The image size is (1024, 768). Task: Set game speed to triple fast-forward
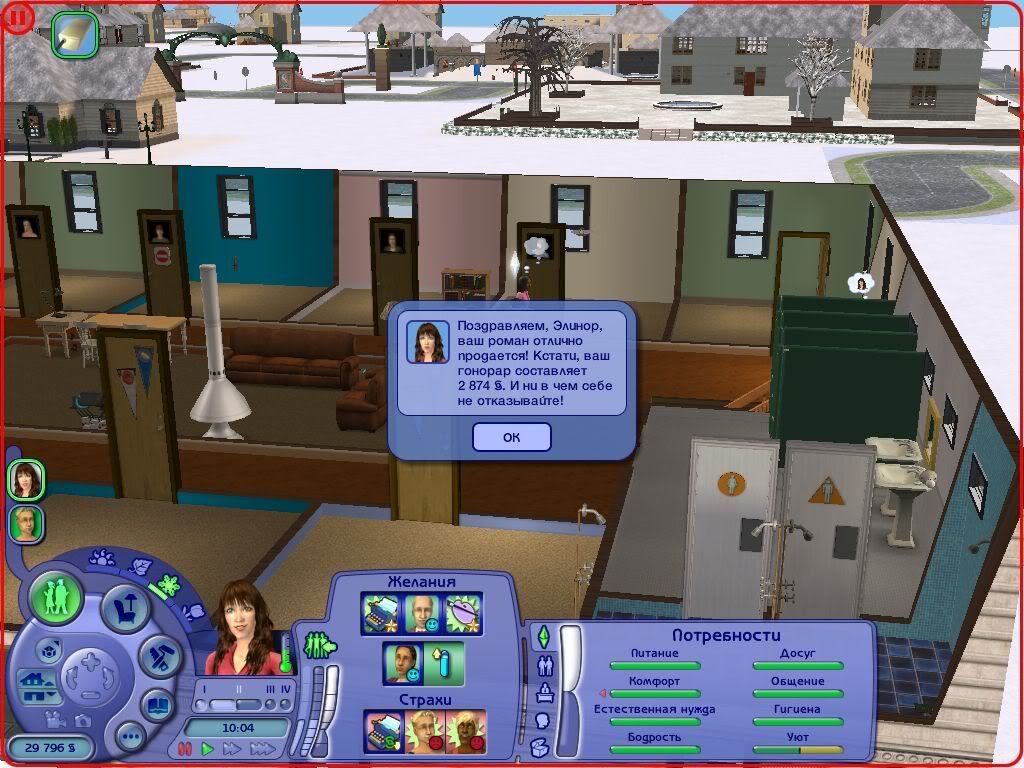[x=262, y=748]
